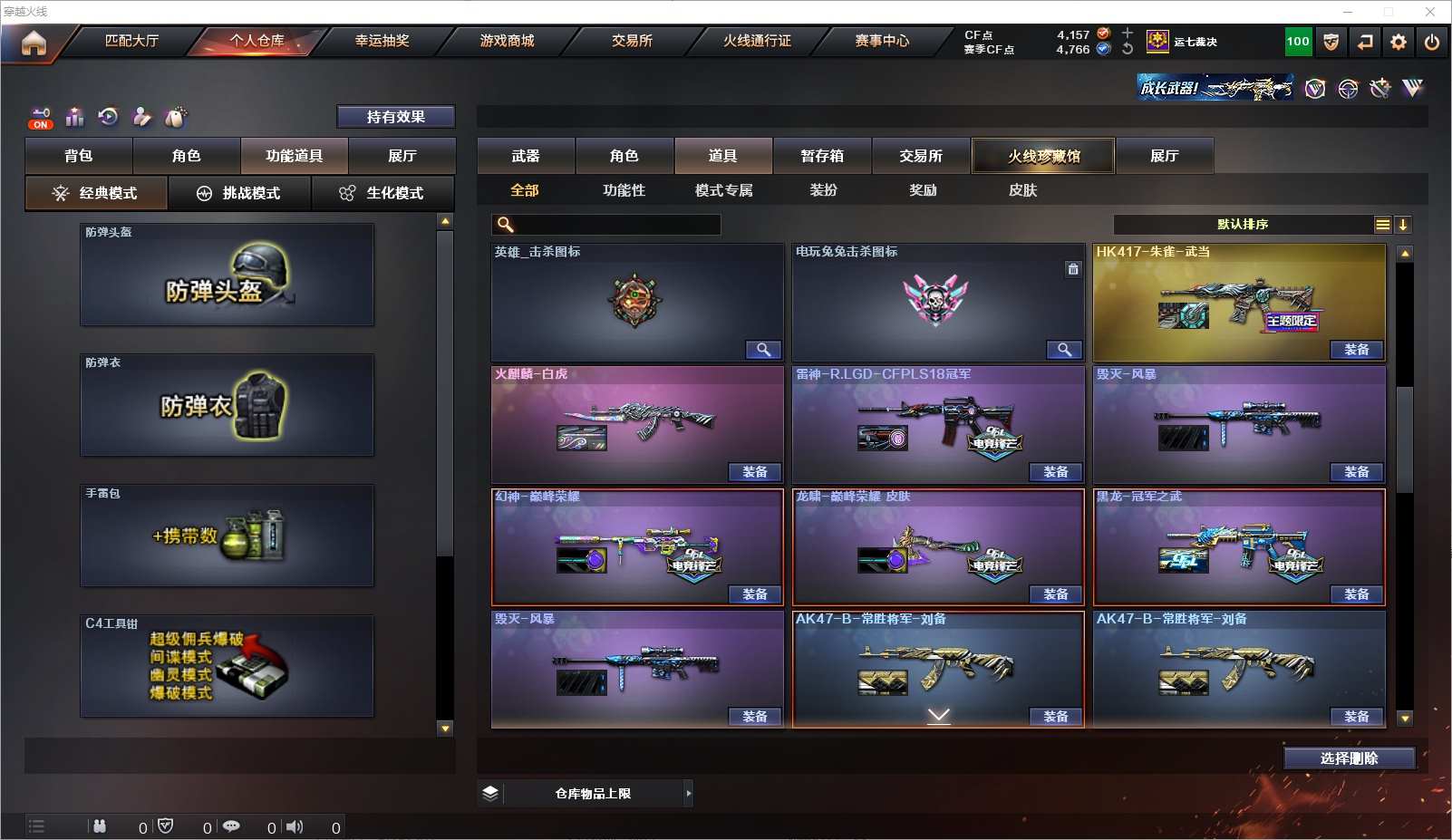Open the 火线通行证 battle pass

coord(757,41)
